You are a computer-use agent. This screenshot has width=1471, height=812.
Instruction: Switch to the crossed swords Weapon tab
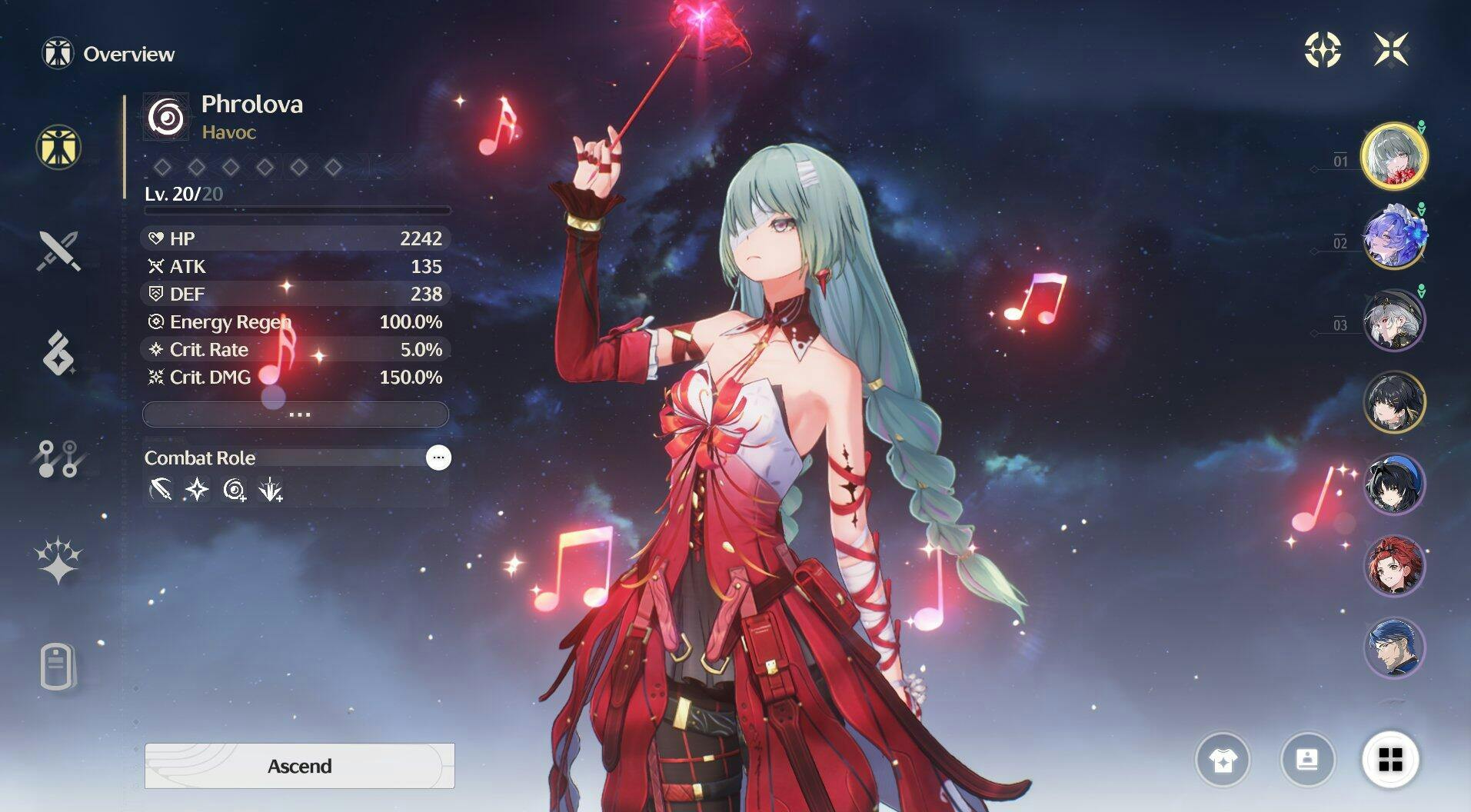click(58, 251)
